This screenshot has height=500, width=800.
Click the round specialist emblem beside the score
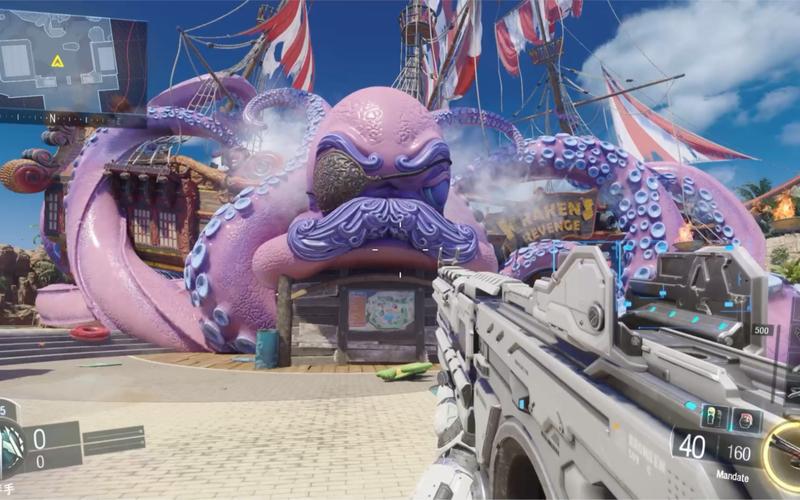pos(10,442)
